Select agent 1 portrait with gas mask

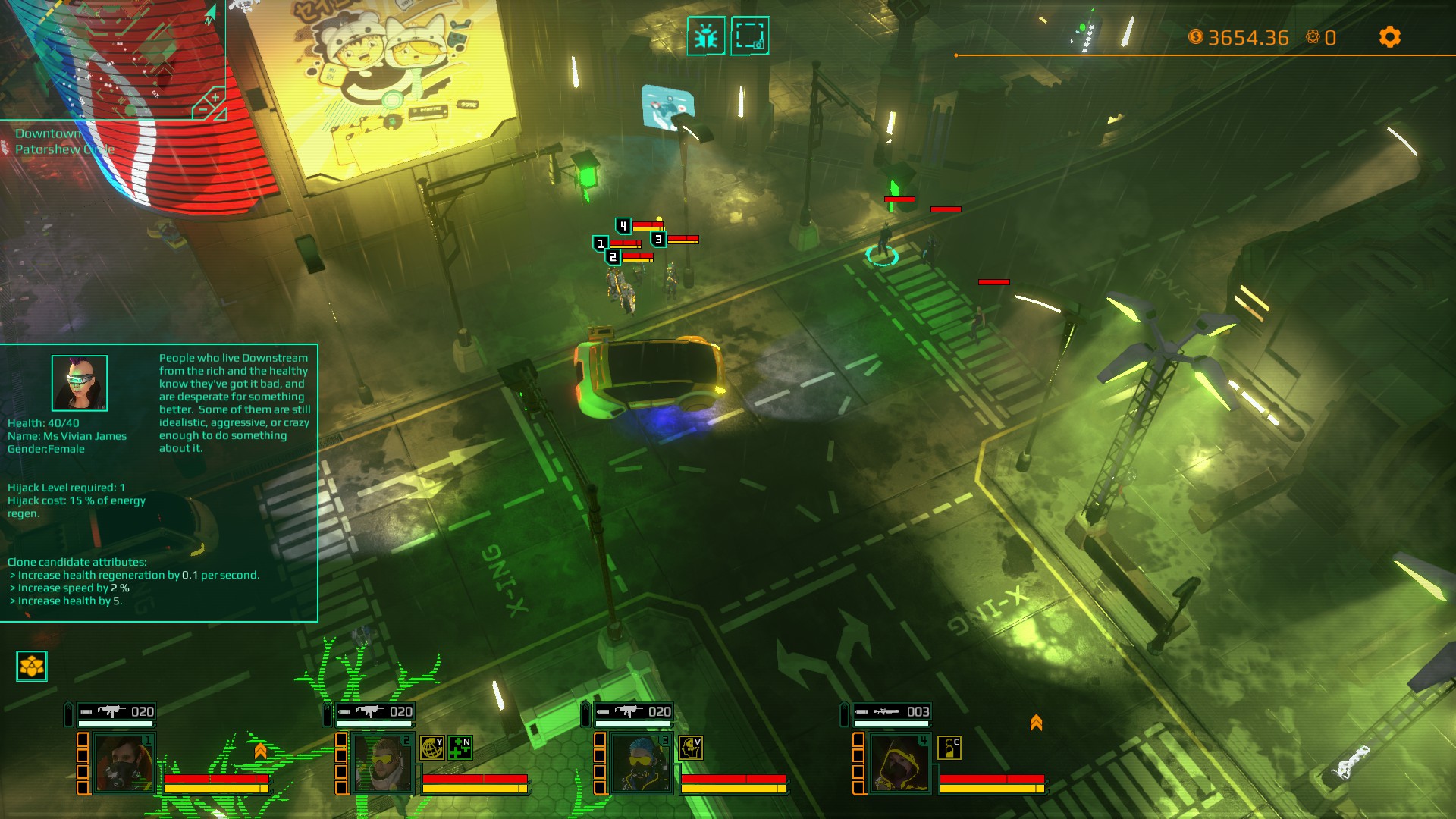pos(124,764)
